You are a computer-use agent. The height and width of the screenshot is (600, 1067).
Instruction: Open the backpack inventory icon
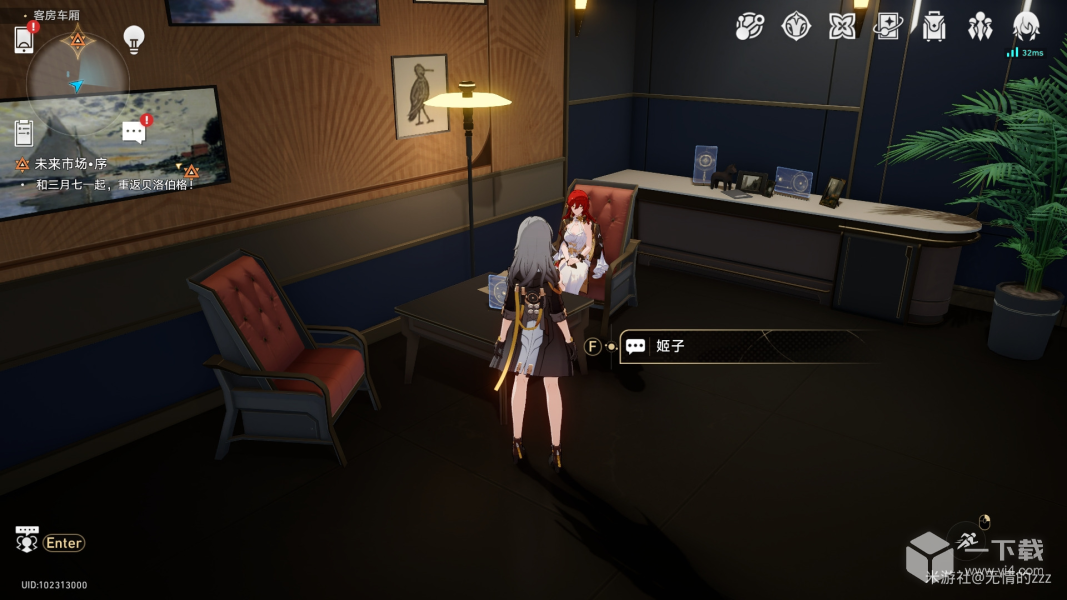pyautogui.click(x=934, y=27)
